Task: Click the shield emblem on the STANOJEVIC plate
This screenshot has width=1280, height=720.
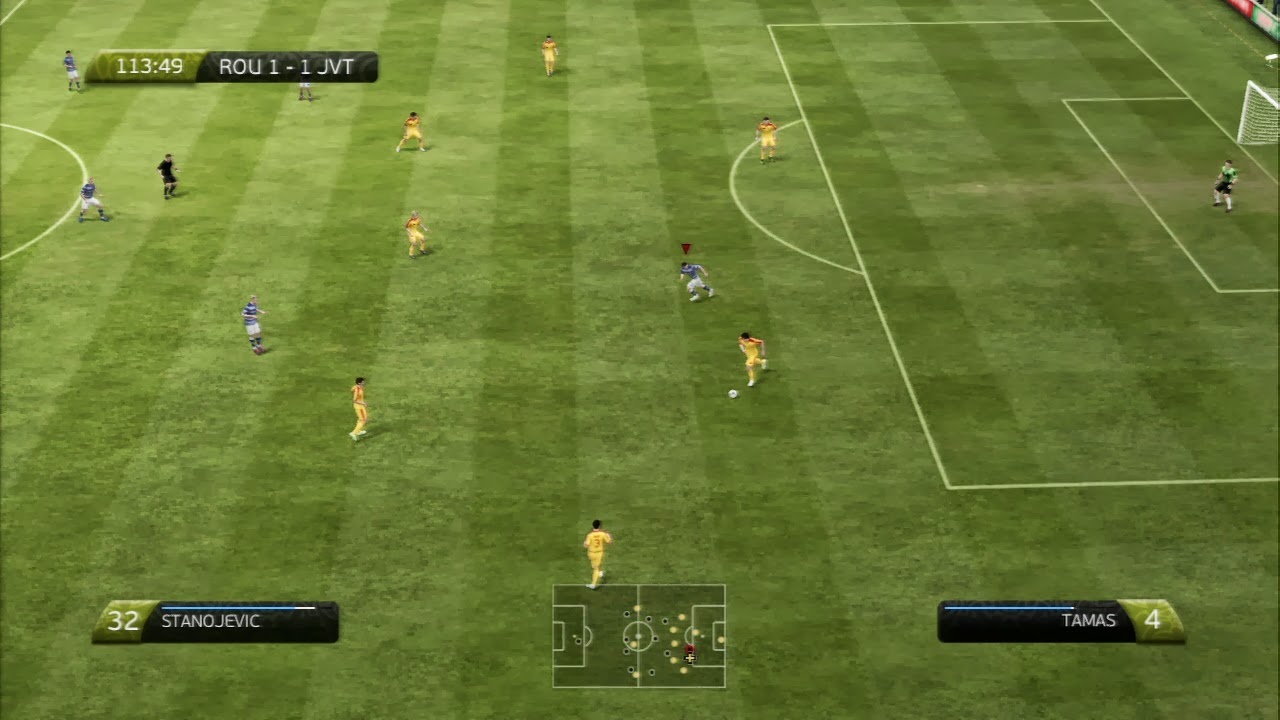Action: (120, 621)
